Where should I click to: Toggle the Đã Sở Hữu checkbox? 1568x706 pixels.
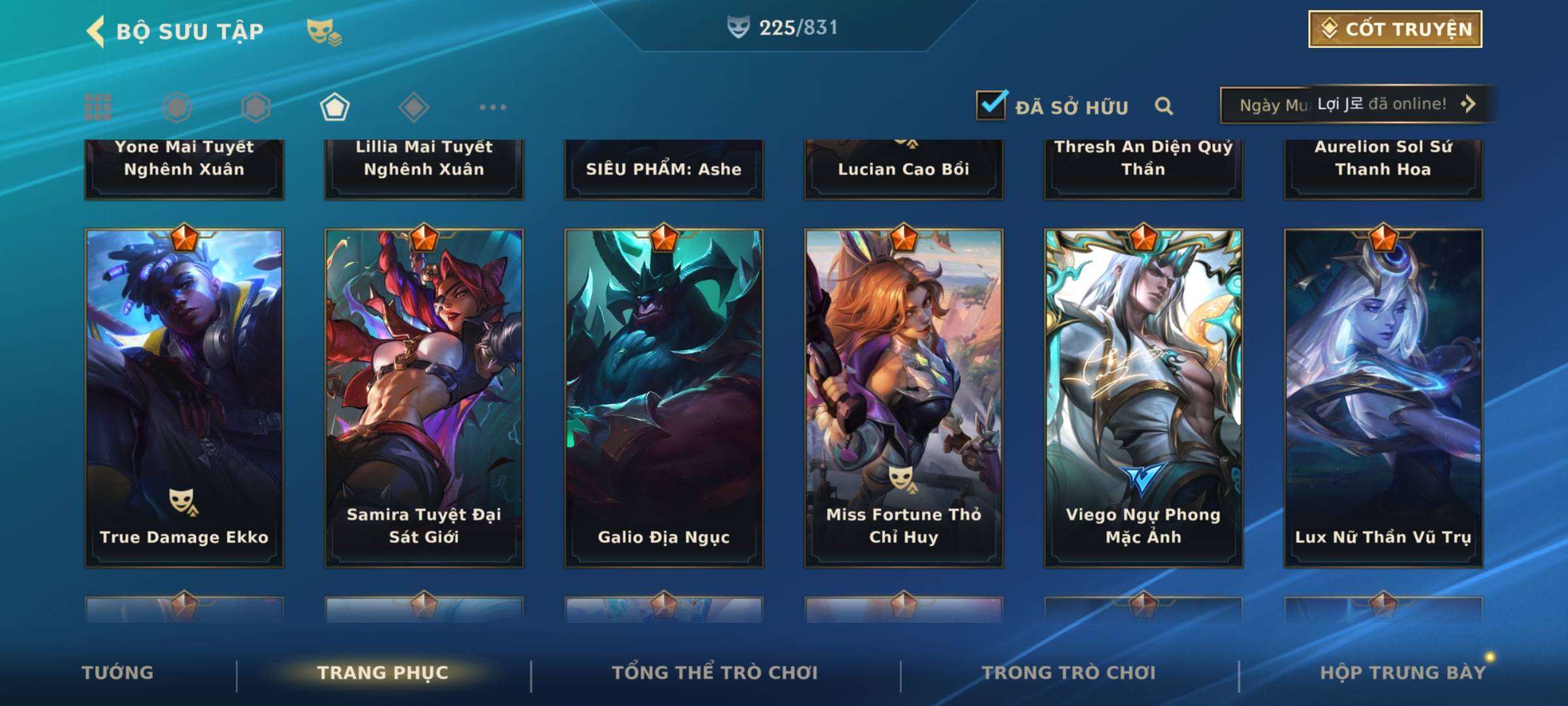click(991, 105)
